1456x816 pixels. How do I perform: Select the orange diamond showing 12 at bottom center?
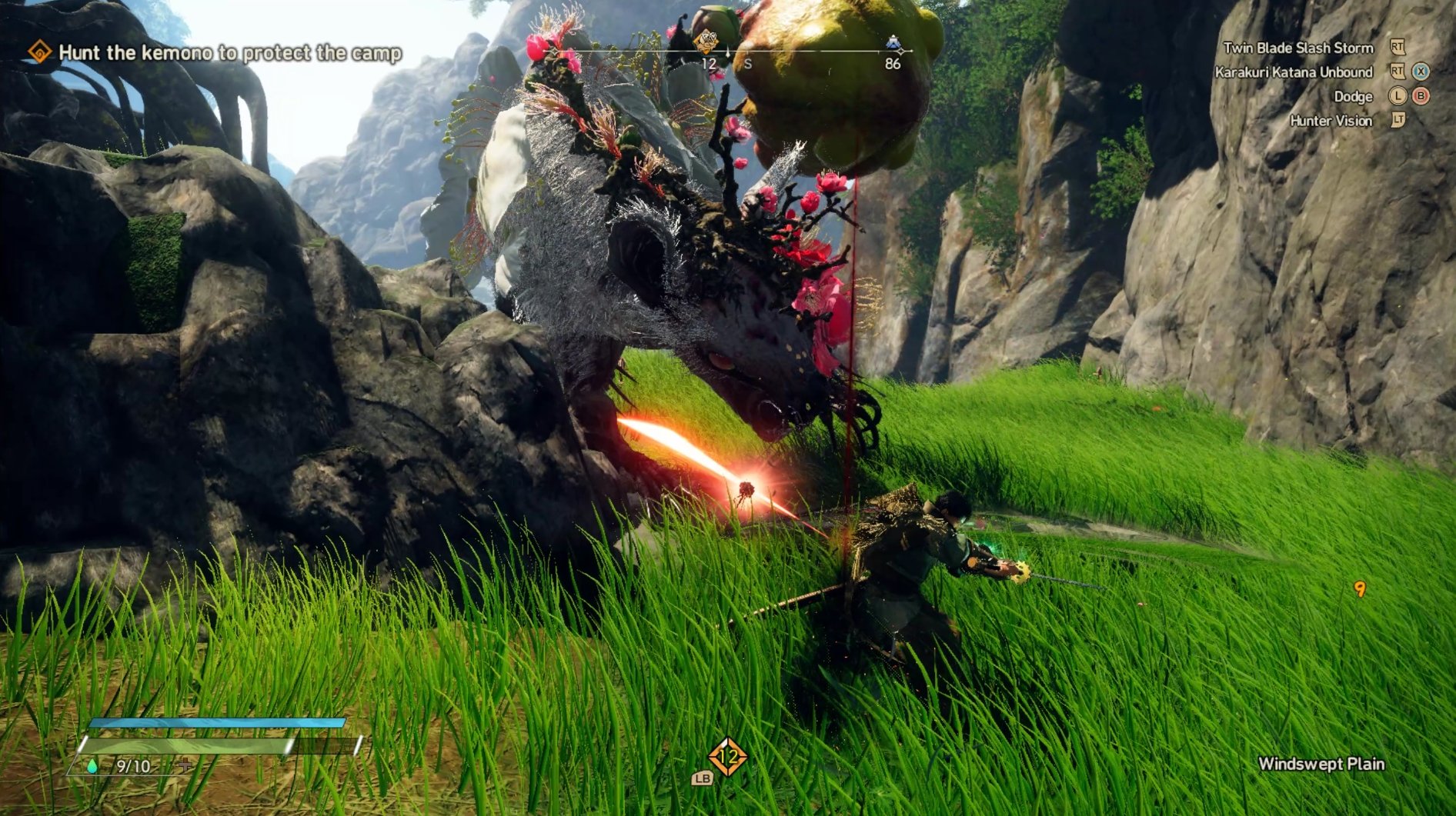pos(728,757)
